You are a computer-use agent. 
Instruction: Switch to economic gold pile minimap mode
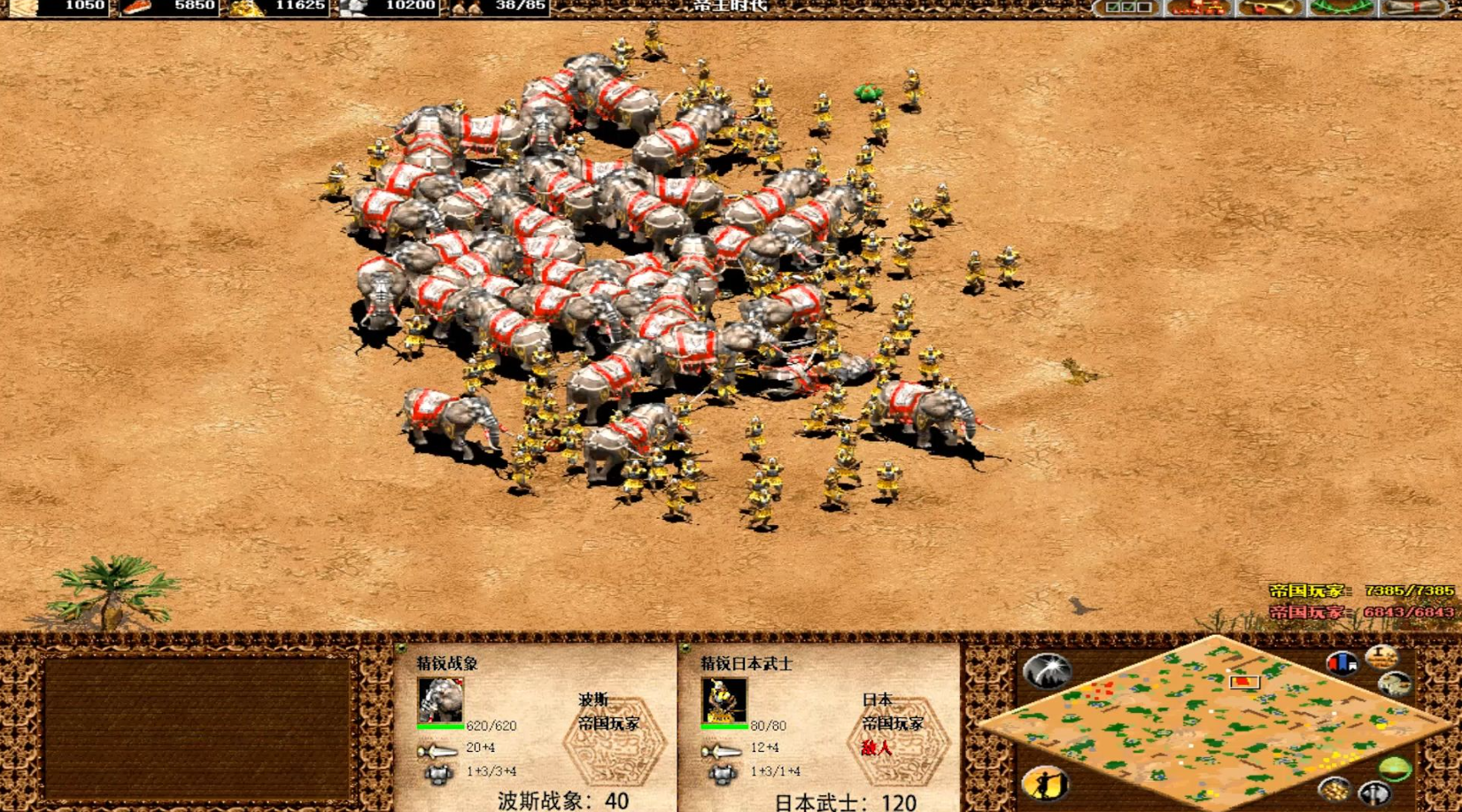1334,787
